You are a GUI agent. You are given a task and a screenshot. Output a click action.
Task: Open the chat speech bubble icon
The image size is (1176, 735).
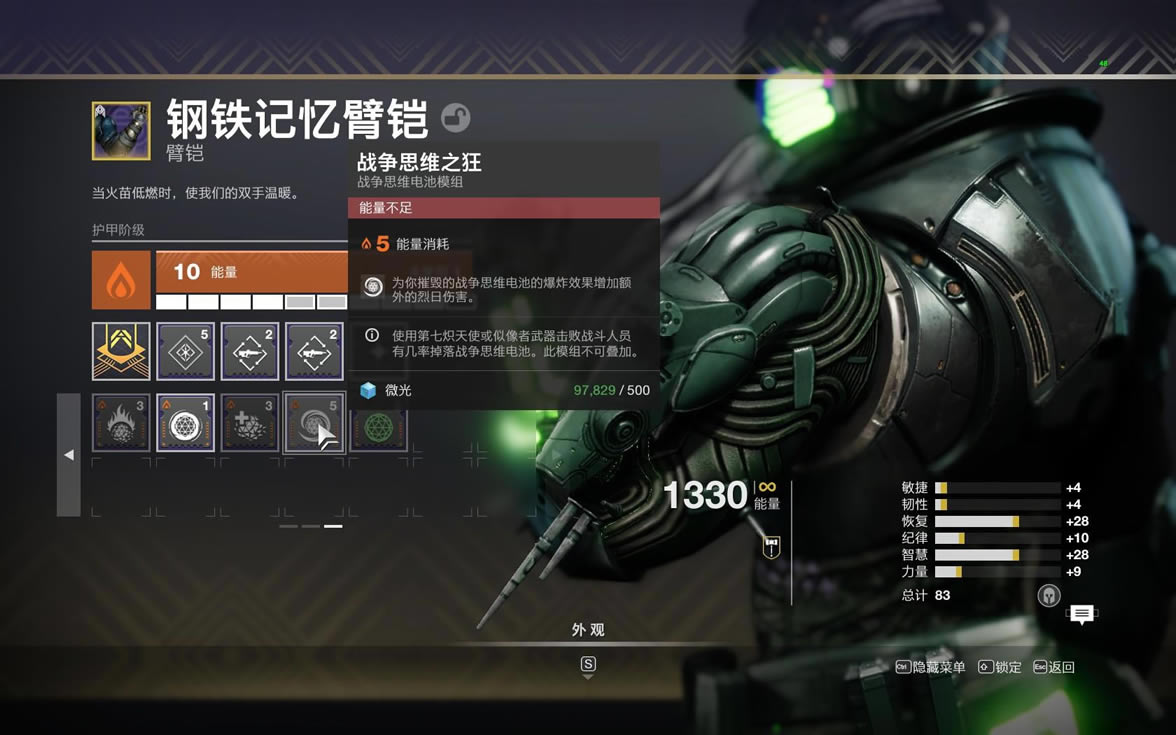pos(1081,614)
